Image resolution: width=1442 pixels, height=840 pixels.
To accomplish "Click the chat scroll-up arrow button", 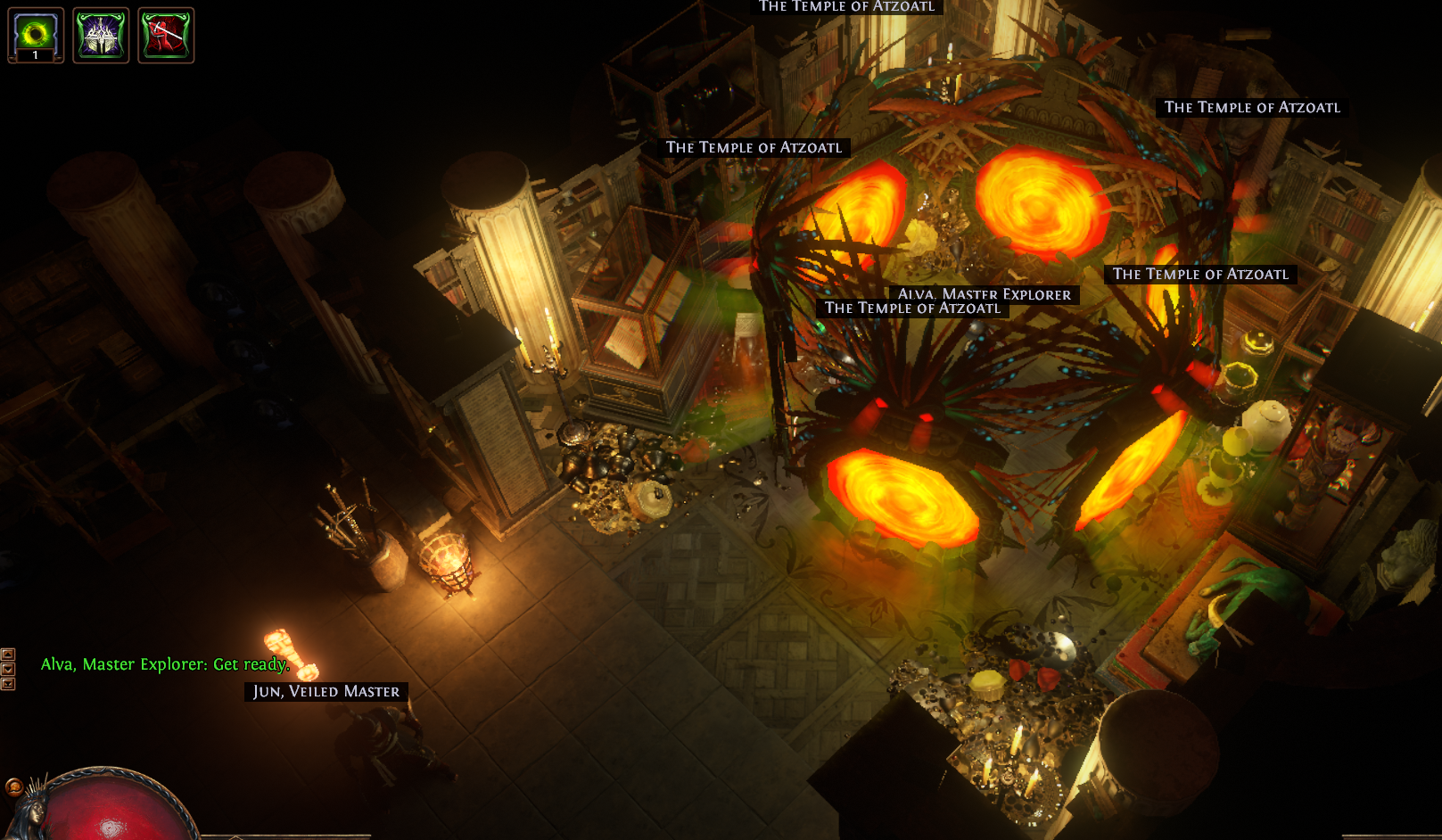I will coord(8,654).
